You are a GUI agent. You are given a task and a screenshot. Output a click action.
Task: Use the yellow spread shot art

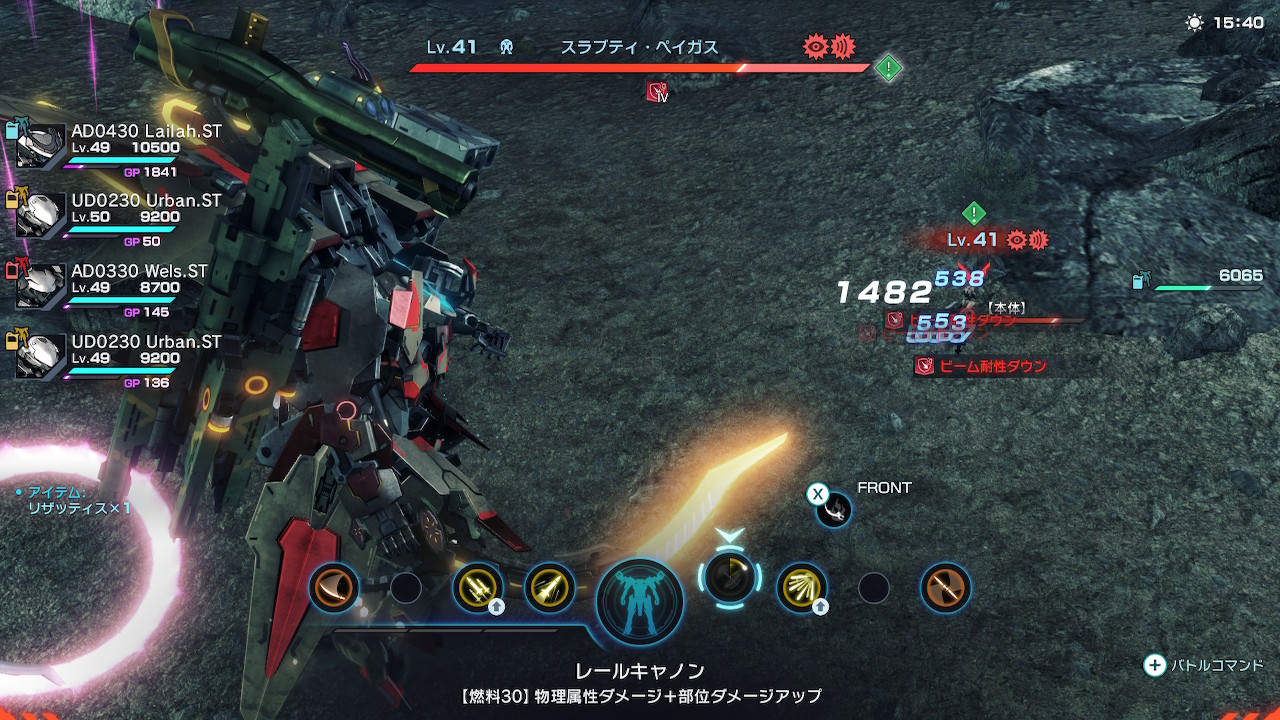pos(802,587)
